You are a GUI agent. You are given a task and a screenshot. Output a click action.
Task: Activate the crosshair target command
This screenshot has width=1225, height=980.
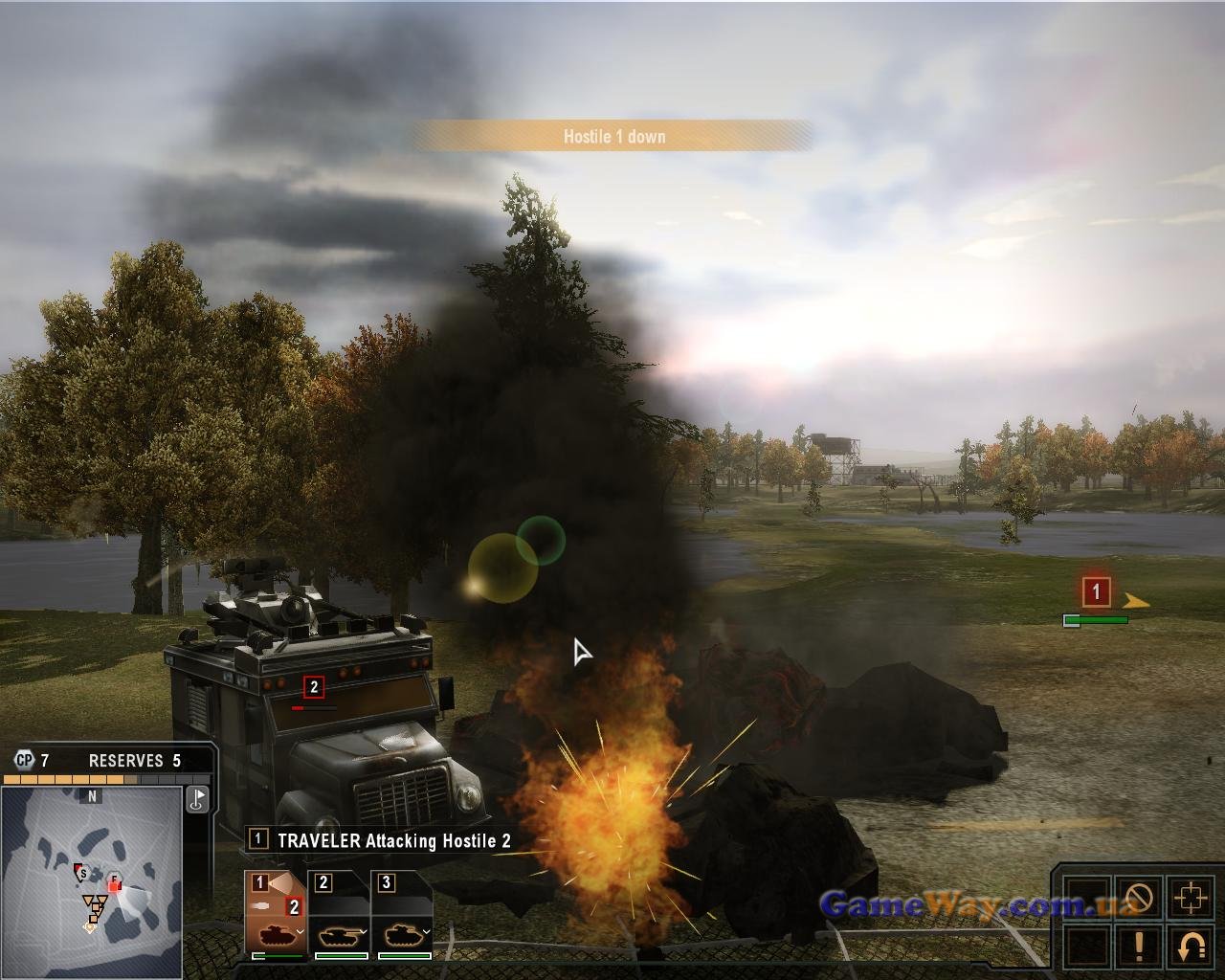pos(1191,899)
